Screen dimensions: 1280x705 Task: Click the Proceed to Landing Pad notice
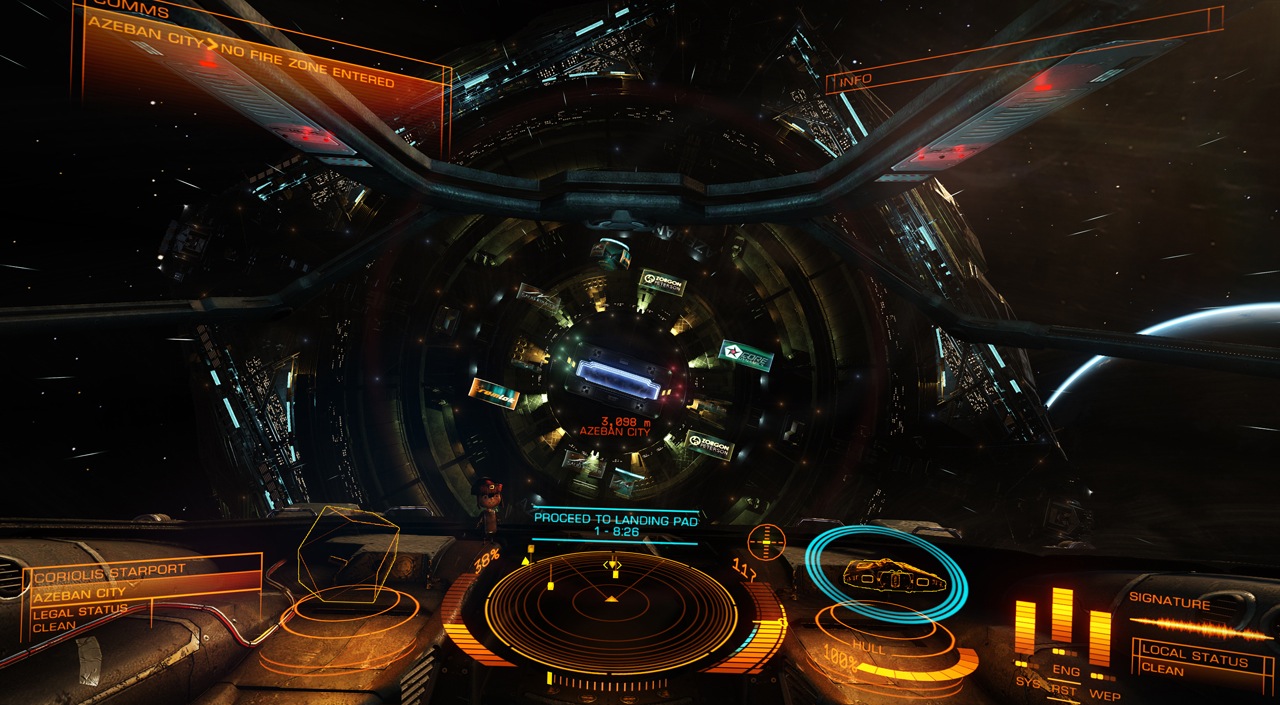(x=614, y=526)
